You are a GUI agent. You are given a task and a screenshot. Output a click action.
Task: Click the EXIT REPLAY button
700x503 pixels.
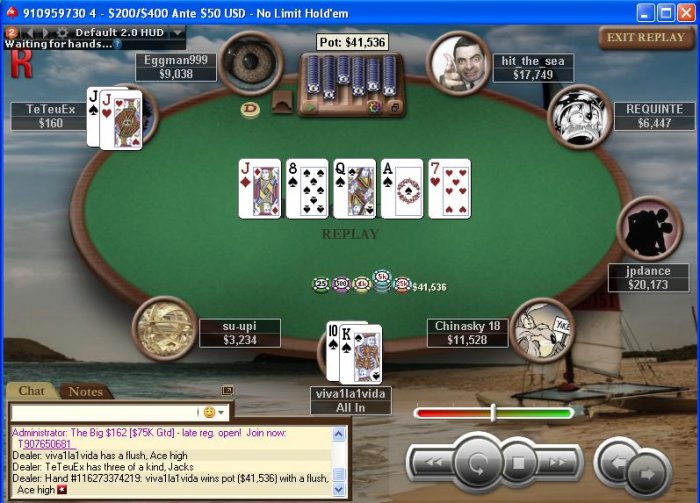[x=646, y=38]
